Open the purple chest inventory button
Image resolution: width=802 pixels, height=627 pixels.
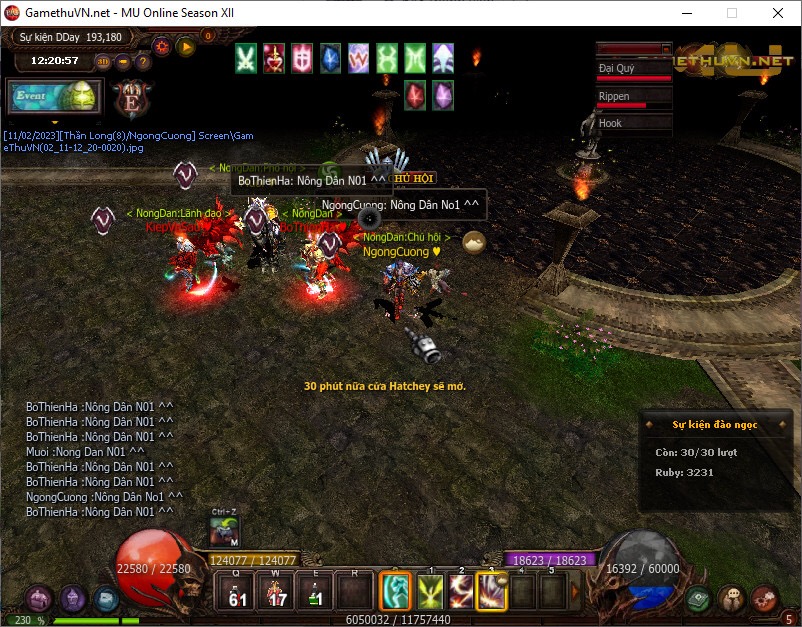pyautogui.click(x=39, y=599)
